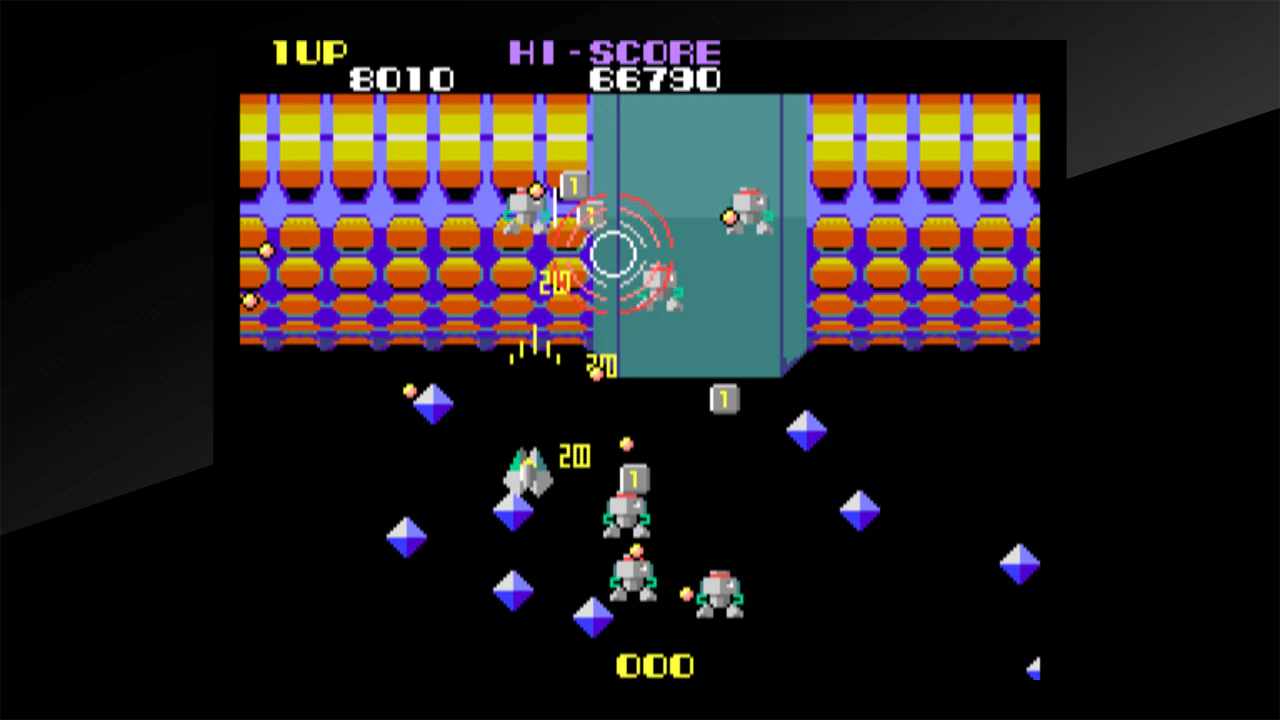The height and width of the screenshot is (720, 1280).
Task: Select the blue diamond in the bottom-left corner
Action: 406,537
